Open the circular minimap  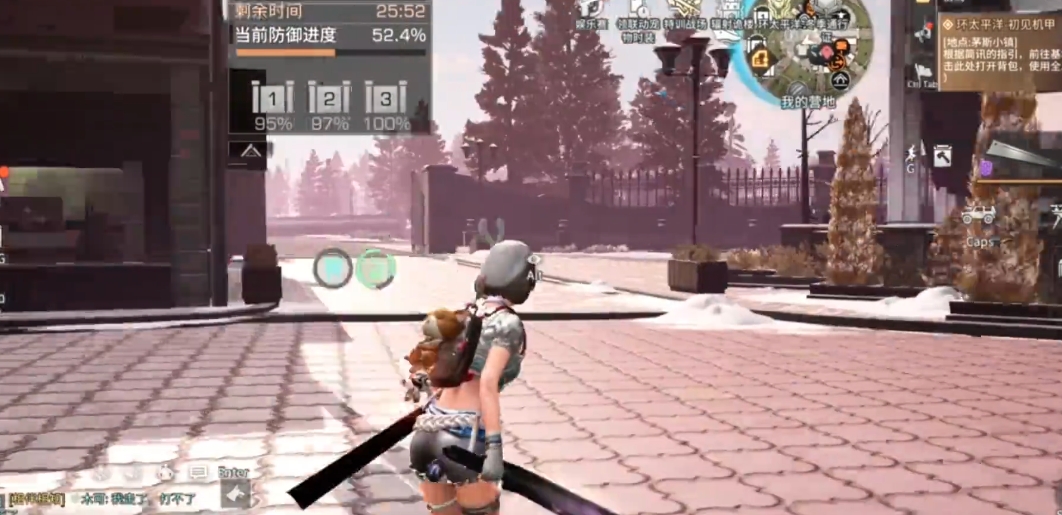[x=802, y=52]
